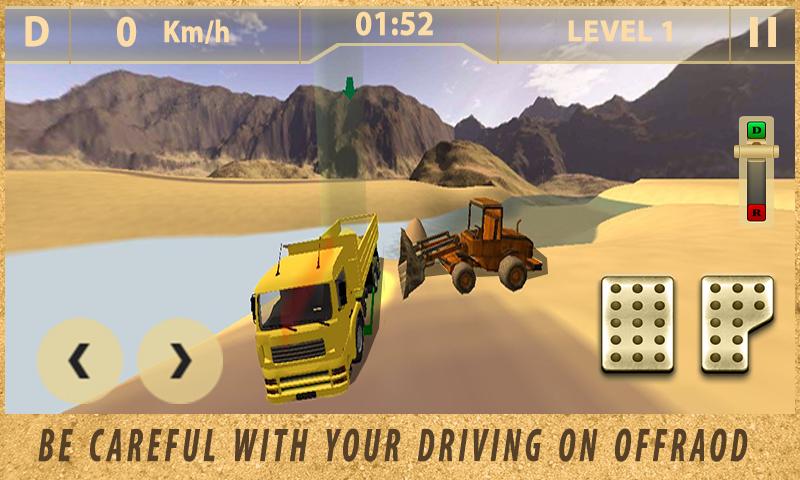Shift gear lever to green D

(x=757, y=130)
